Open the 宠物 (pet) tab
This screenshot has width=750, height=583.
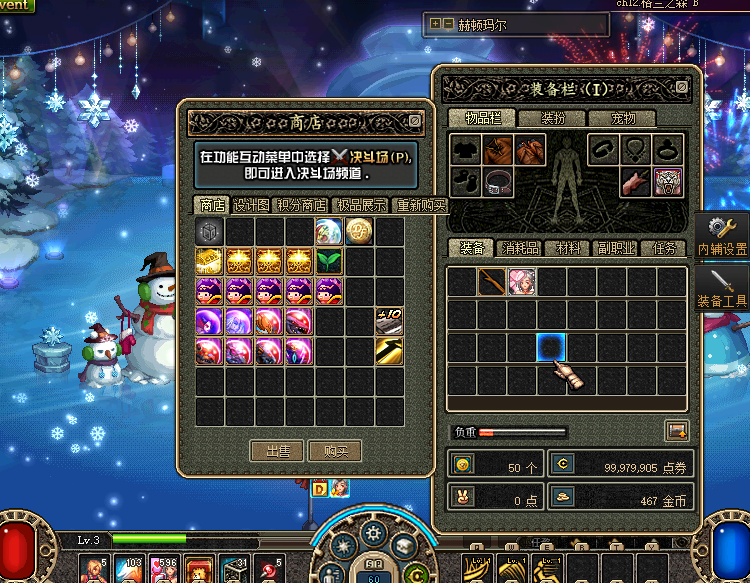tap(623, 118)
